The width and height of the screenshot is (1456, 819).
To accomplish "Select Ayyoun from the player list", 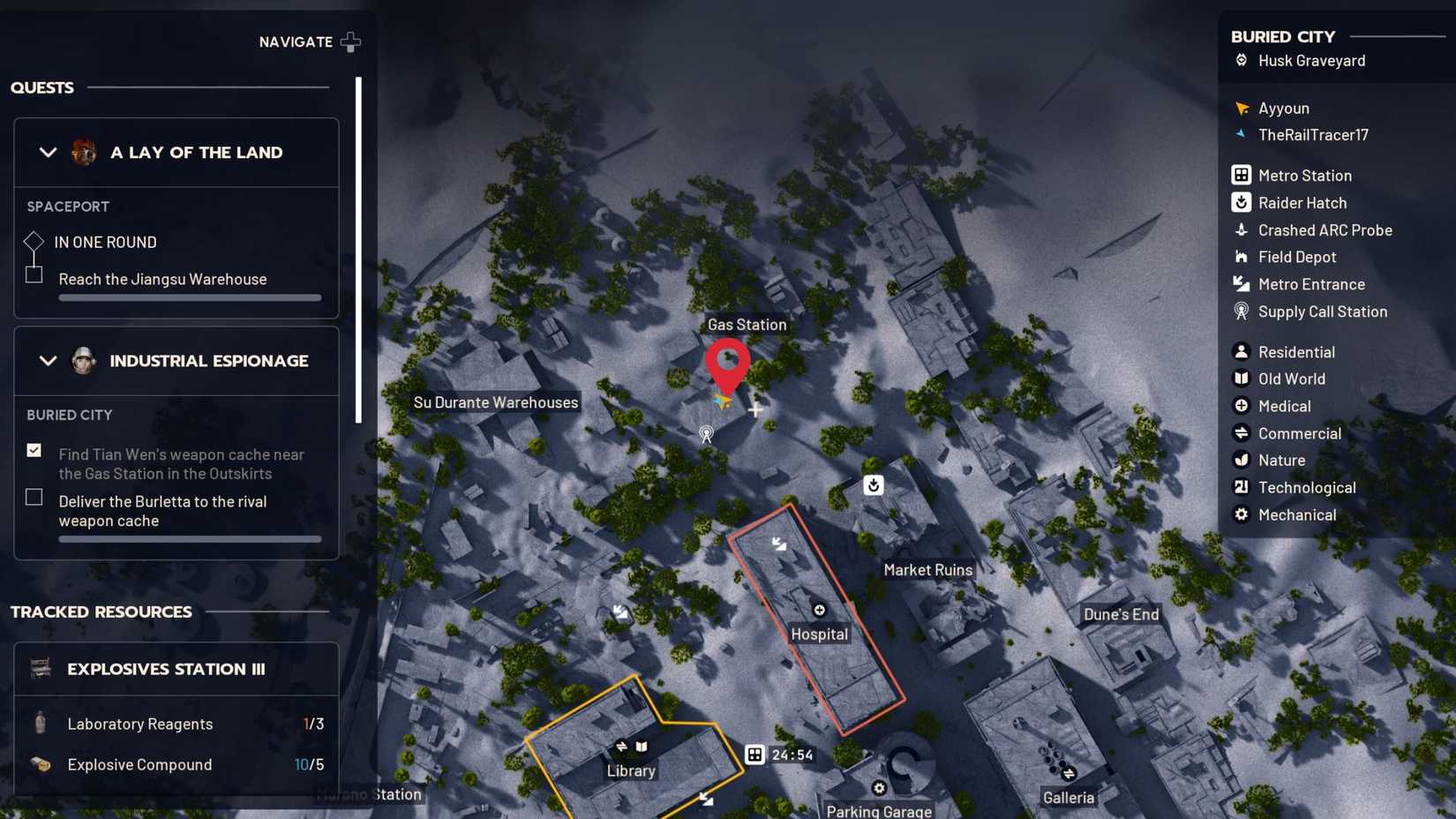I will click(1242, 108).
